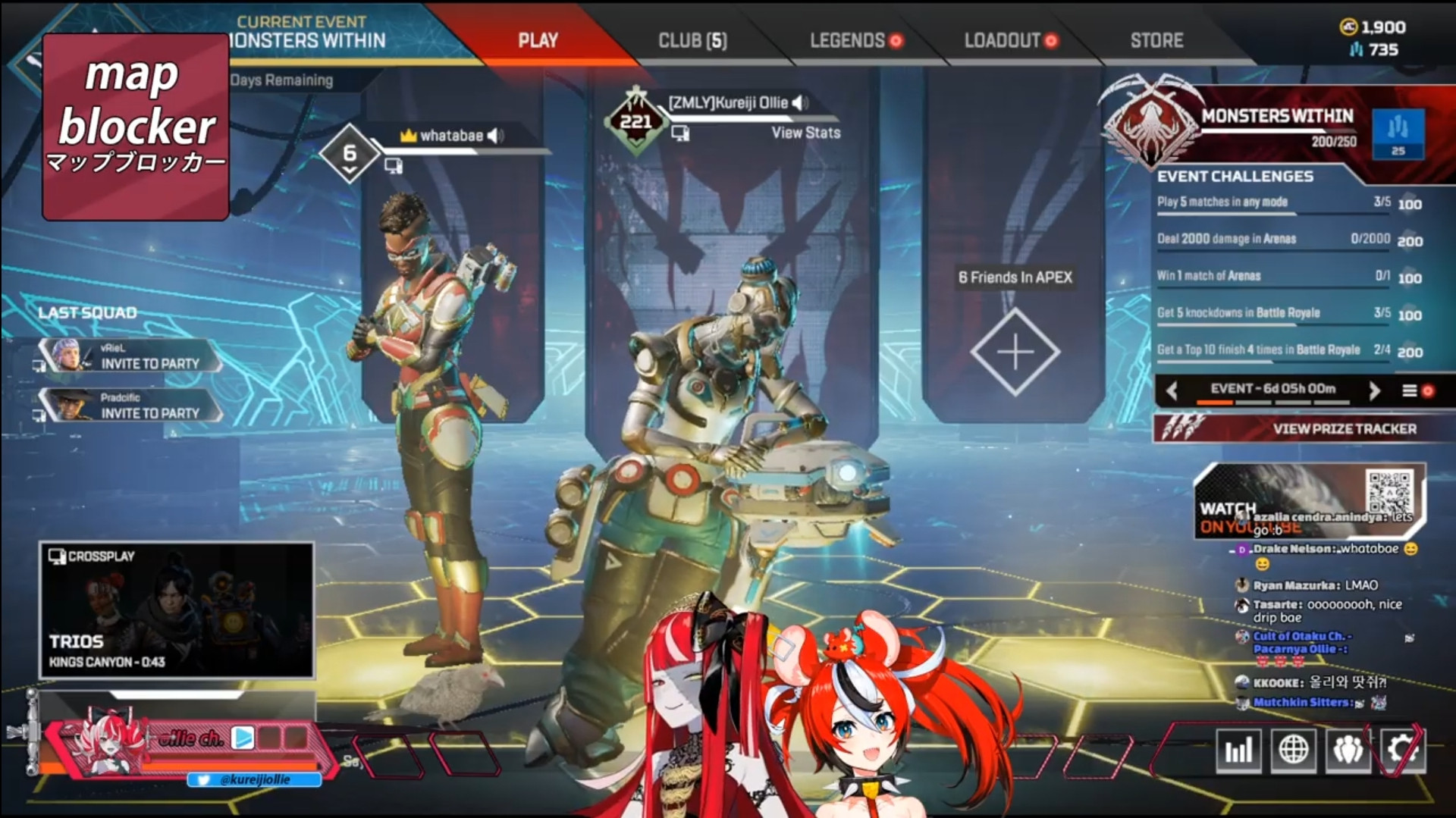Open the stats bar chart icon
This screenshot has height=818, width=1456.
tap(1239, 751)
